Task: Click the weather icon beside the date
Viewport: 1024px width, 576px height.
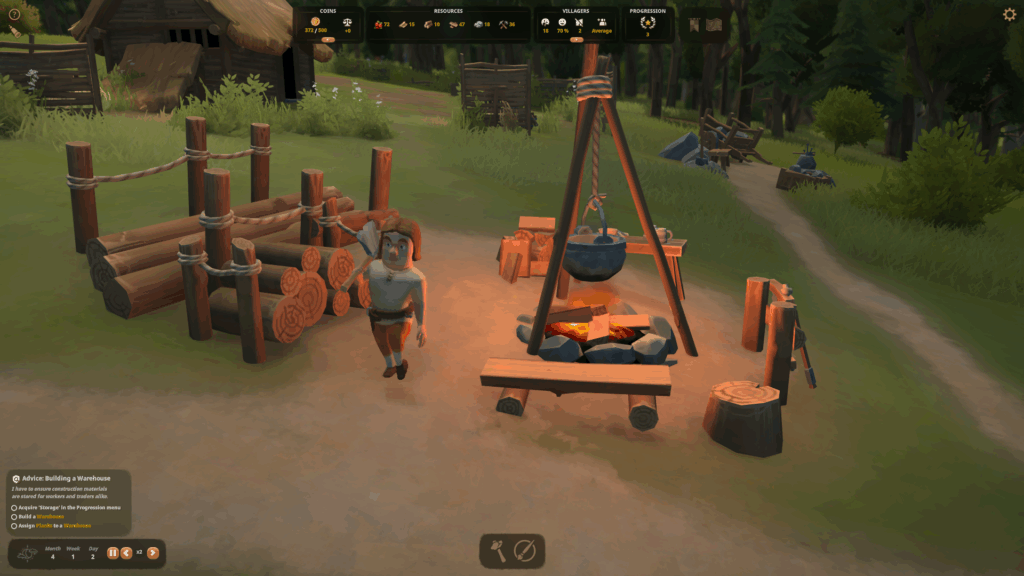Action: point(27,553)
